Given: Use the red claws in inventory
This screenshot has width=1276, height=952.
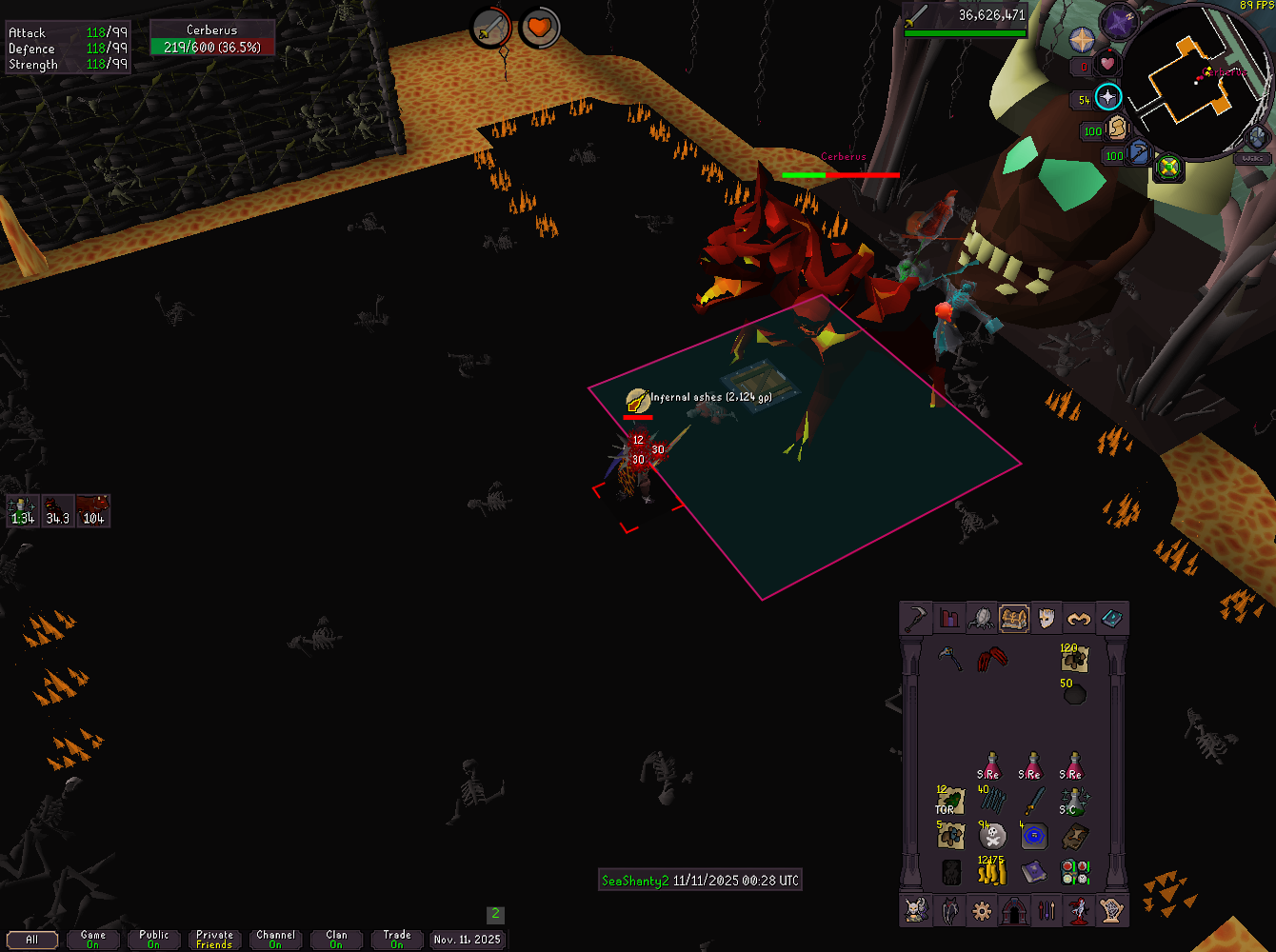Looking at the screenshot, I should 992,659.
